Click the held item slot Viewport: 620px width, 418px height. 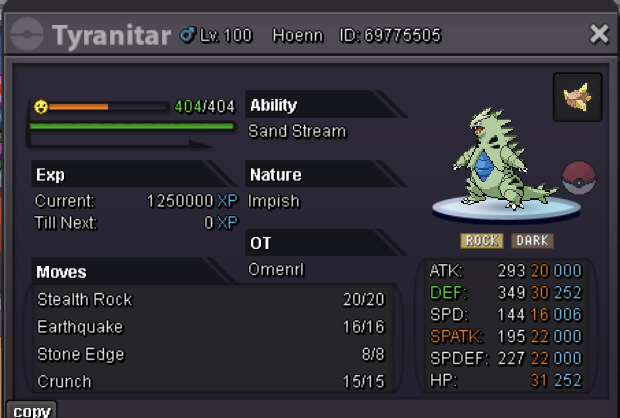[x=577, y=97]
